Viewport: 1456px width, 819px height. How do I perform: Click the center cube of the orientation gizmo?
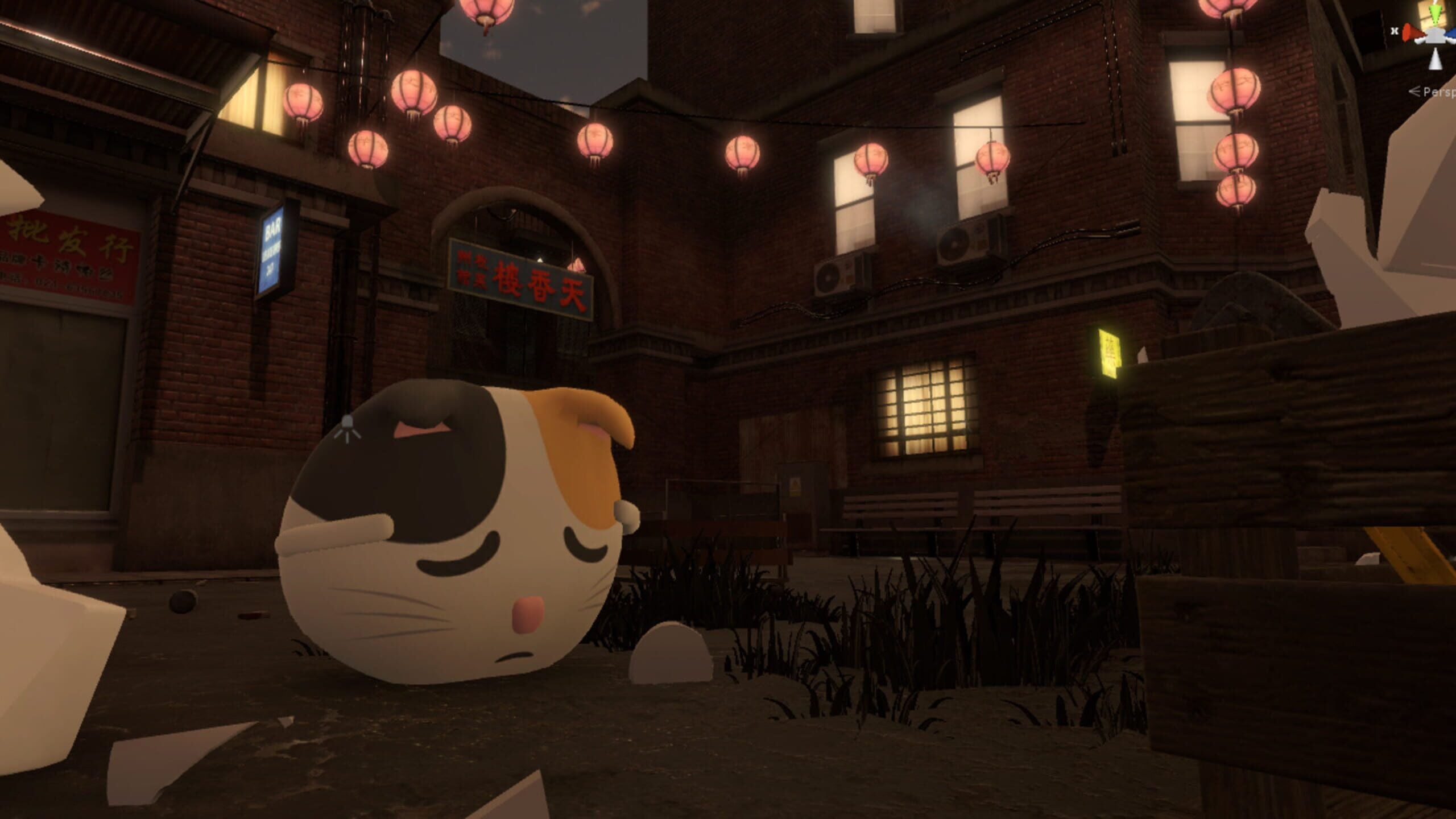click(1434, 35)
